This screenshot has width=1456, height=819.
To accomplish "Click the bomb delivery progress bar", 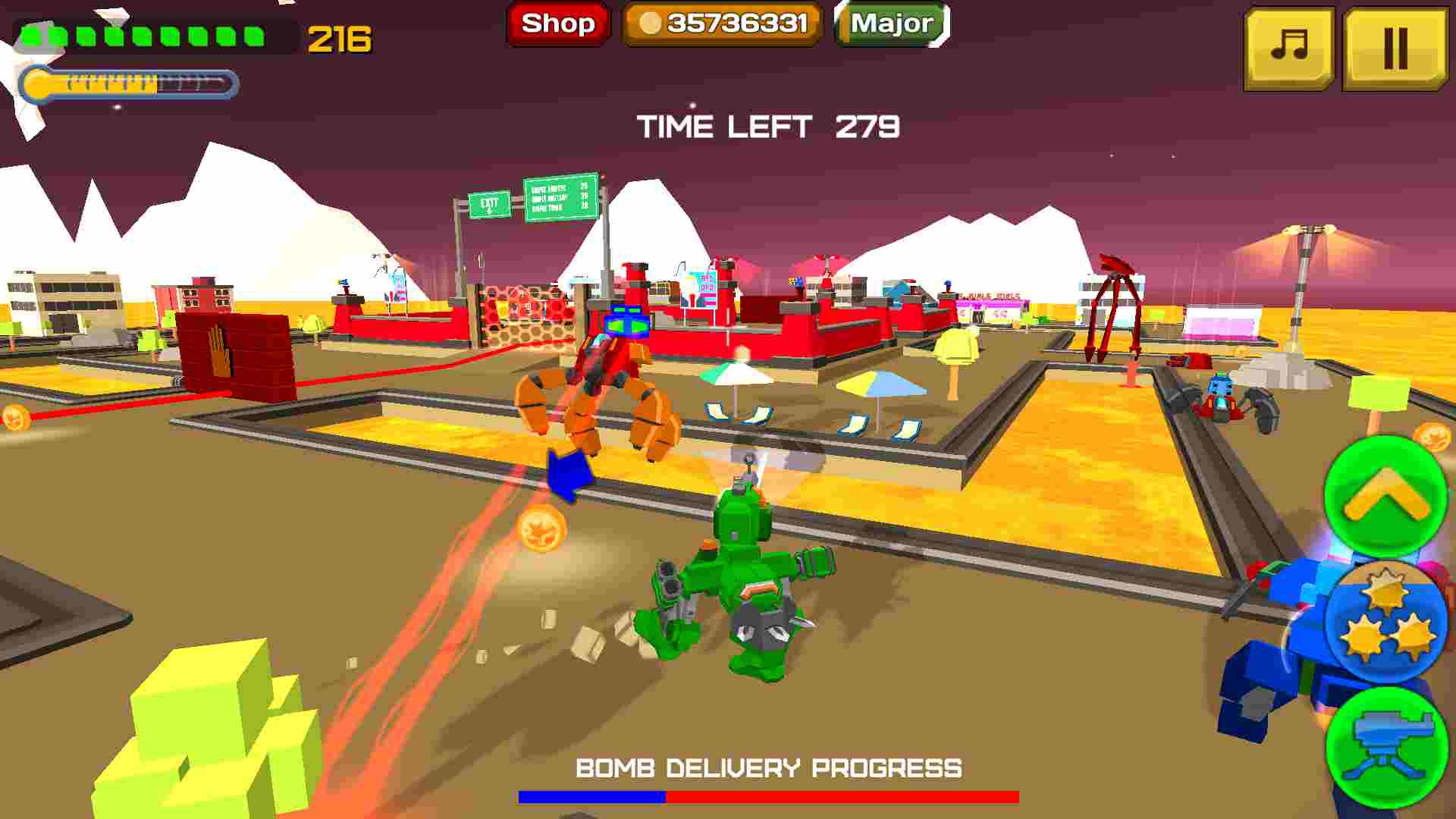I will point(768,798).
